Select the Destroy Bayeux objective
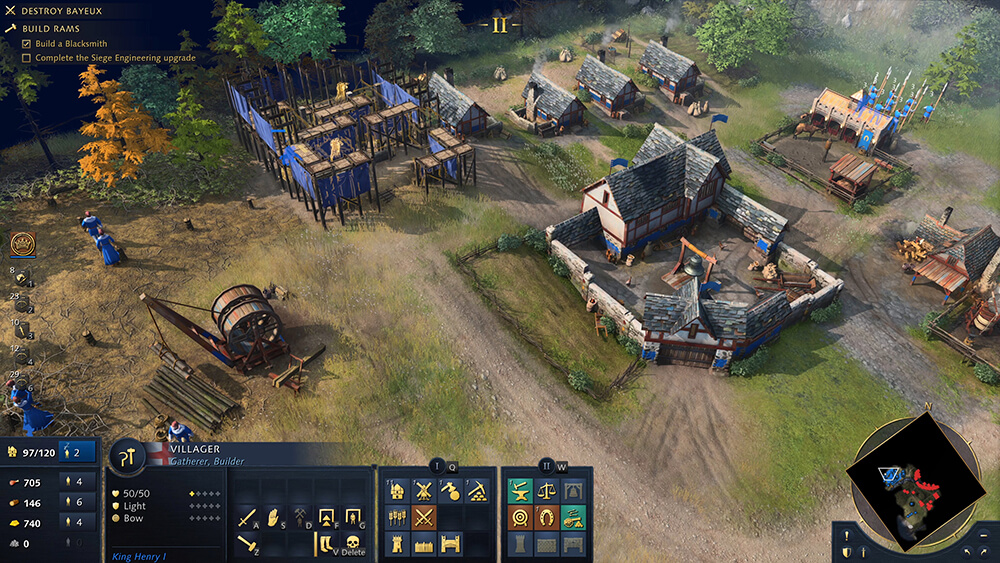The width and height of the screenshot is (1000, 563). click(55, 11)
